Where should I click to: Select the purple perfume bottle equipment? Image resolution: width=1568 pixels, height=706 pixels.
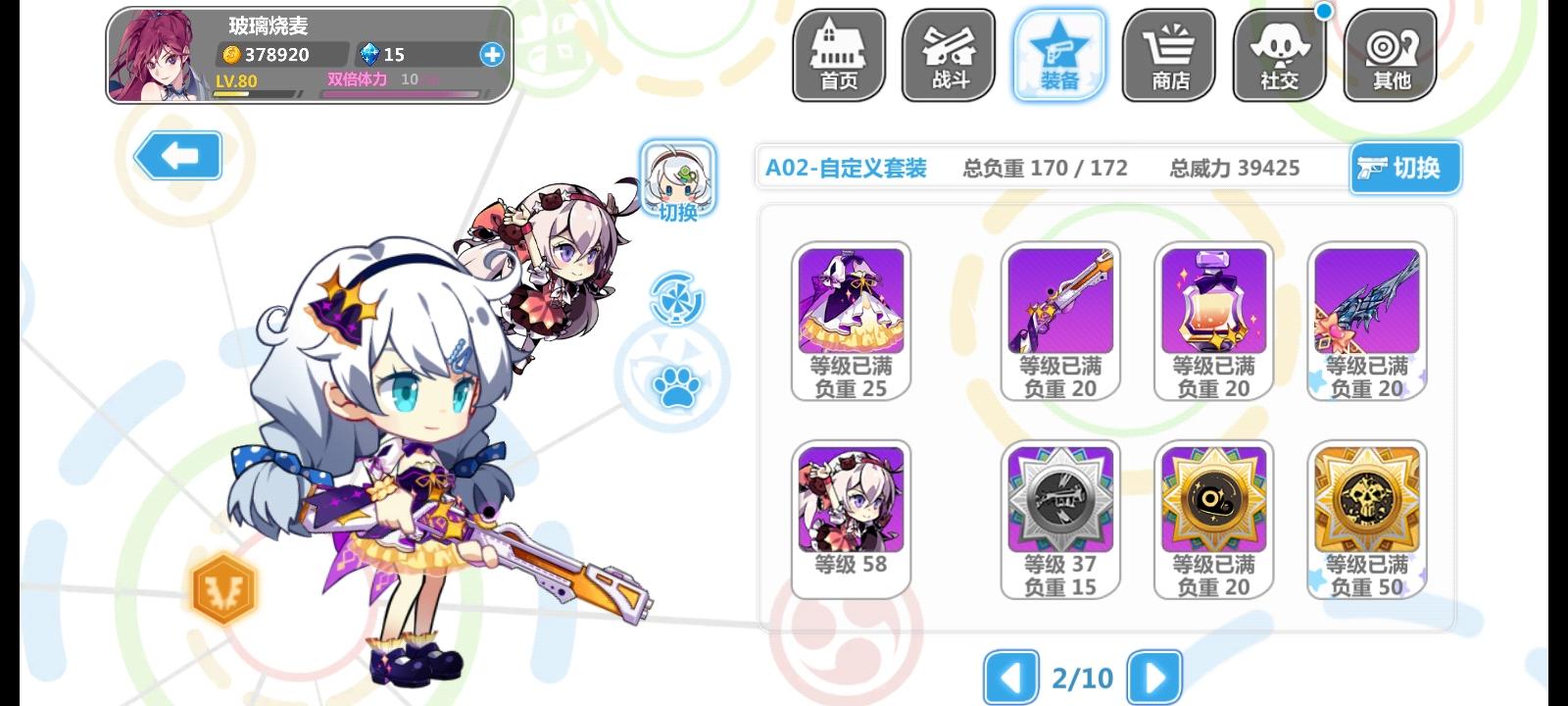click(1213, 304)
